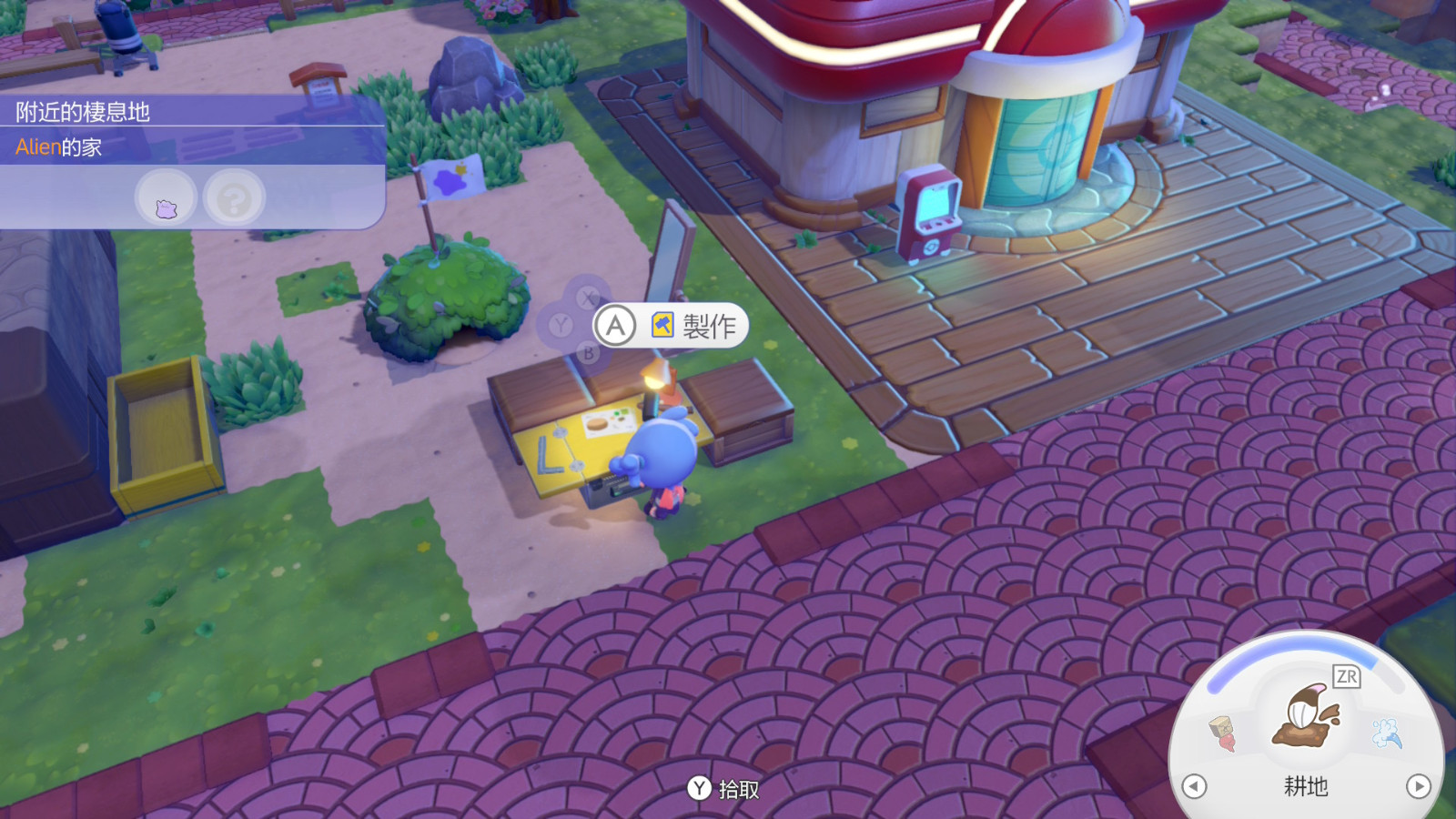Cycle abilities with the left arrow button

1194,786
